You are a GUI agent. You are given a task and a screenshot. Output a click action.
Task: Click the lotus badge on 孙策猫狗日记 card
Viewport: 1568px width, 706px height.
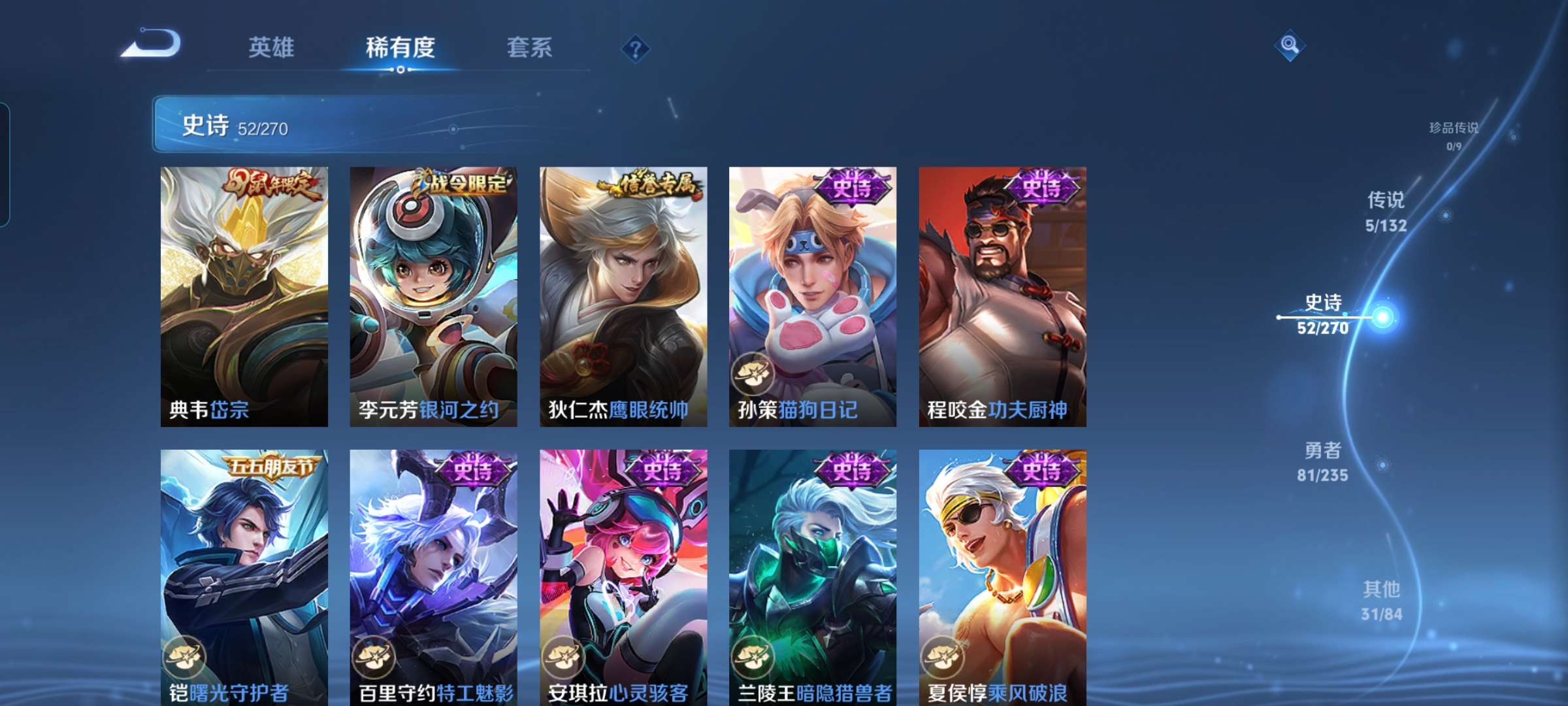pyautogui.click(x=751, y=374)
